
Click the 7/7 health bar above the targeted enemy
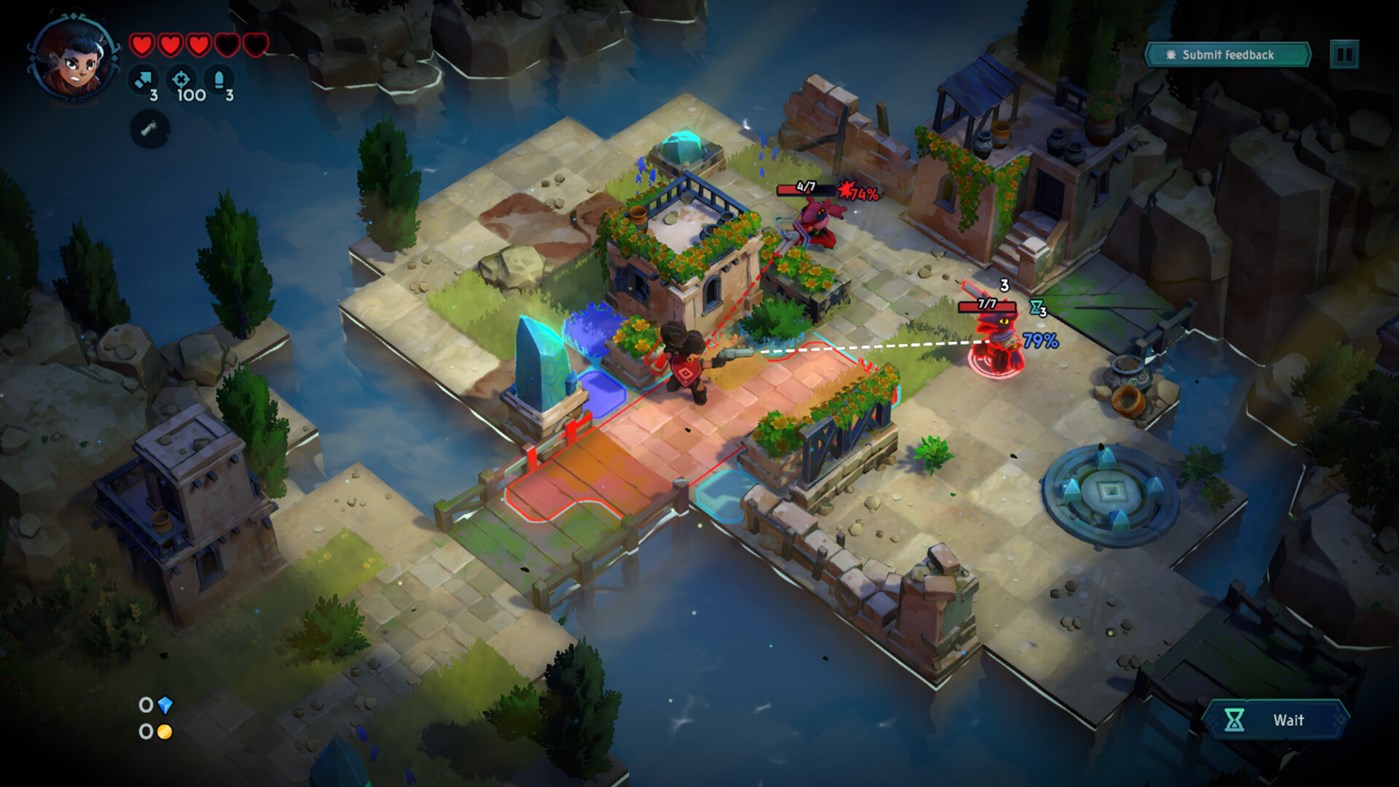[x=985, y=306]
